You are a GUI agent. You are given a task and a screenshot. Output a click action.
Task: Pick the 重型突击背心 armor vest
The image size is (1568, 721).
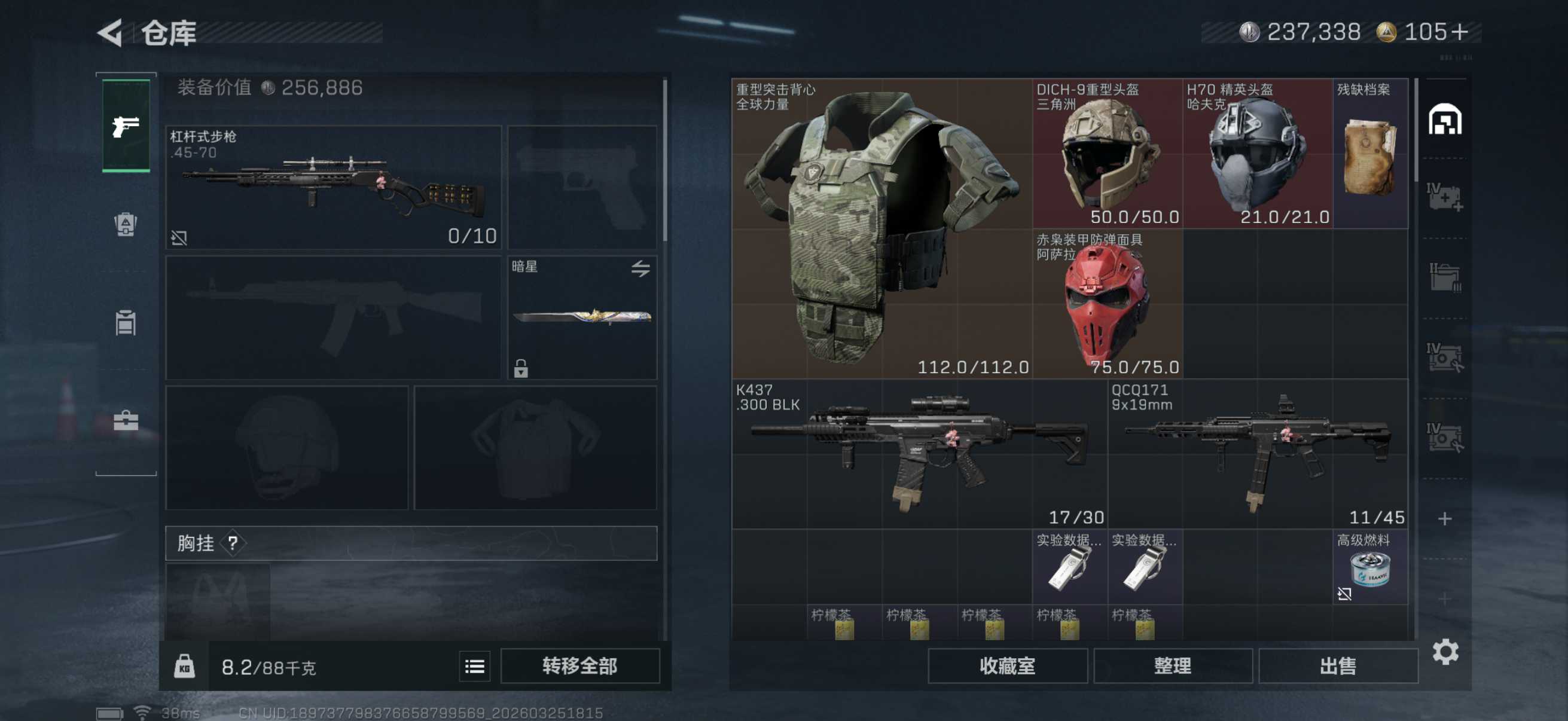(x=881, y=228)
